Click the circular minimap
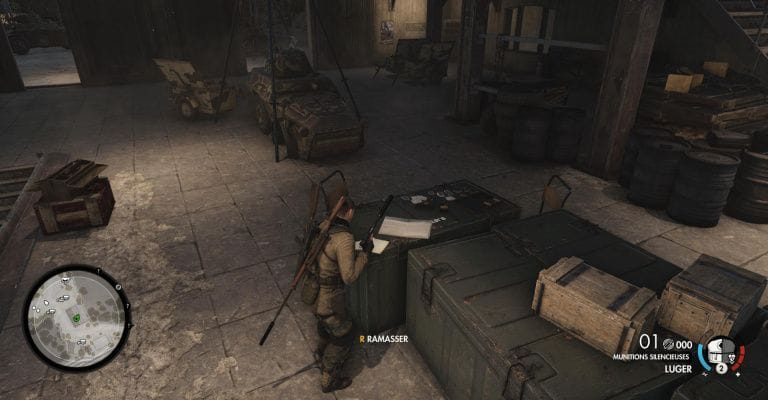768x400 pixels. tap(75, 318)
